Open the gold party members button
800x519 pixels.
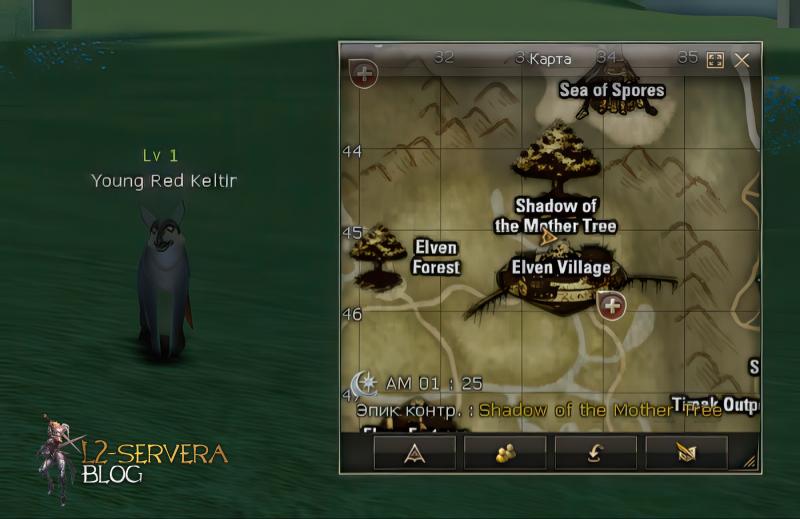(x=505, y=453)
